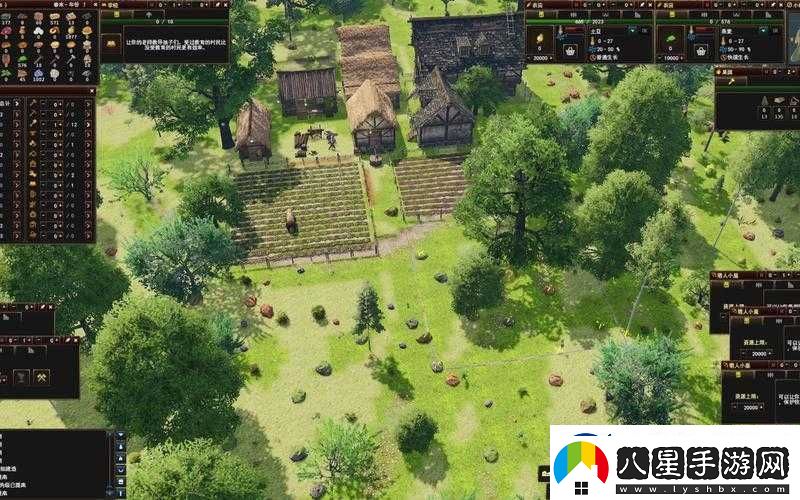Click the basket icon in the cabbage panel
Image resolution: width=800 pixels, height=500 pixels.
702,50
